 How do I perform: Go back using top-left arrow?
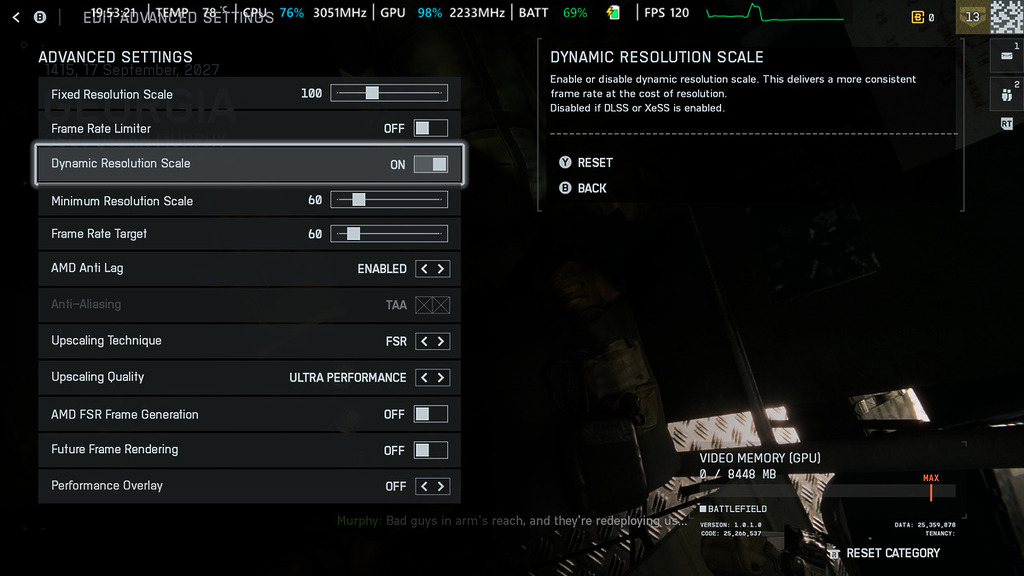click(16, 17)
